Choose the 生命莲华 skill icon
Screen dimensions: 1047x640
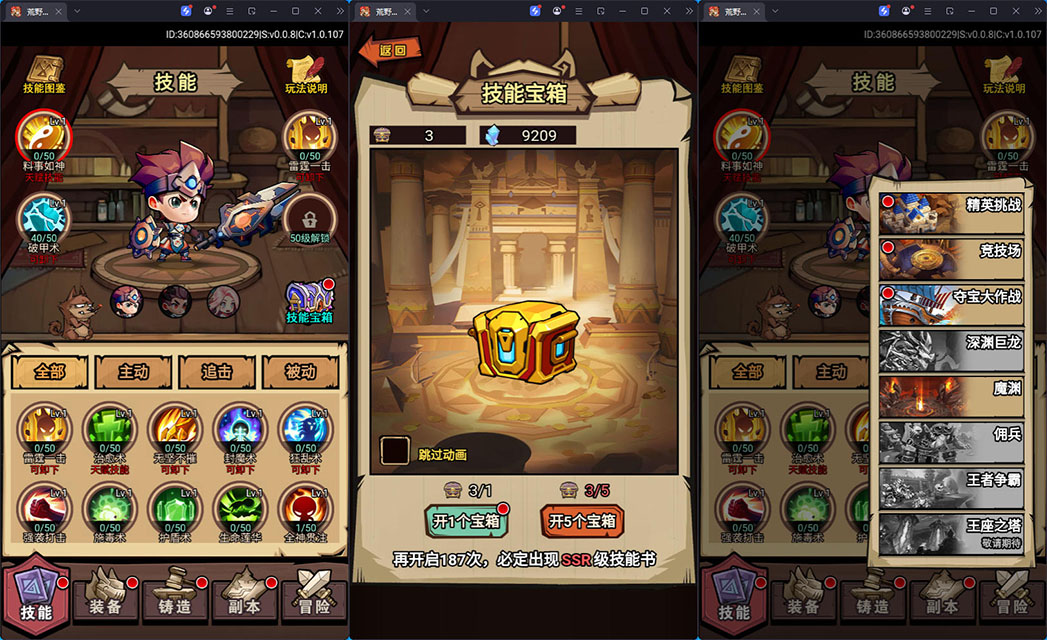(x=239, y=508)
